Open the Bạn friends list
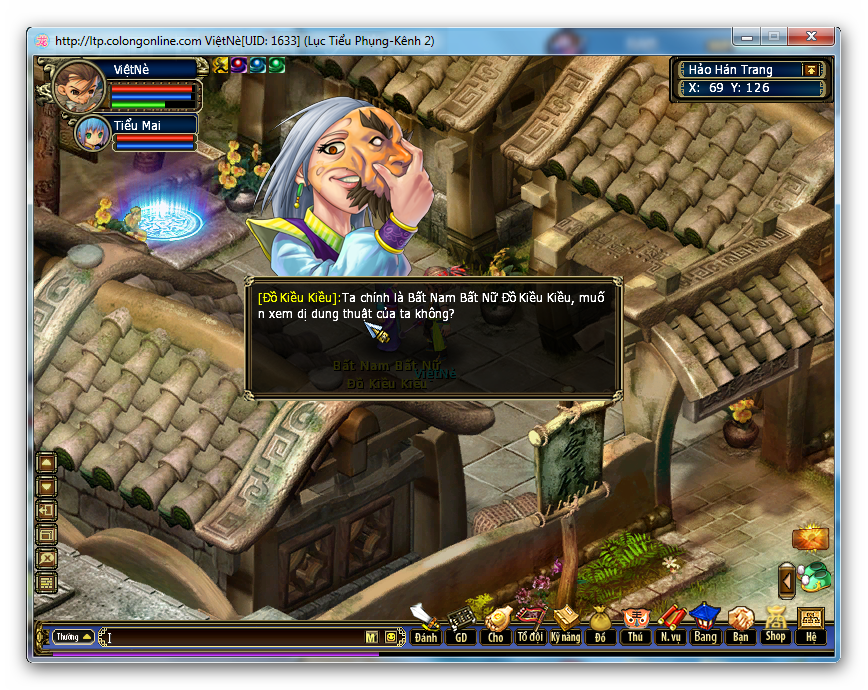This screenshot has width=868, height=690. [x=740, y=626]
